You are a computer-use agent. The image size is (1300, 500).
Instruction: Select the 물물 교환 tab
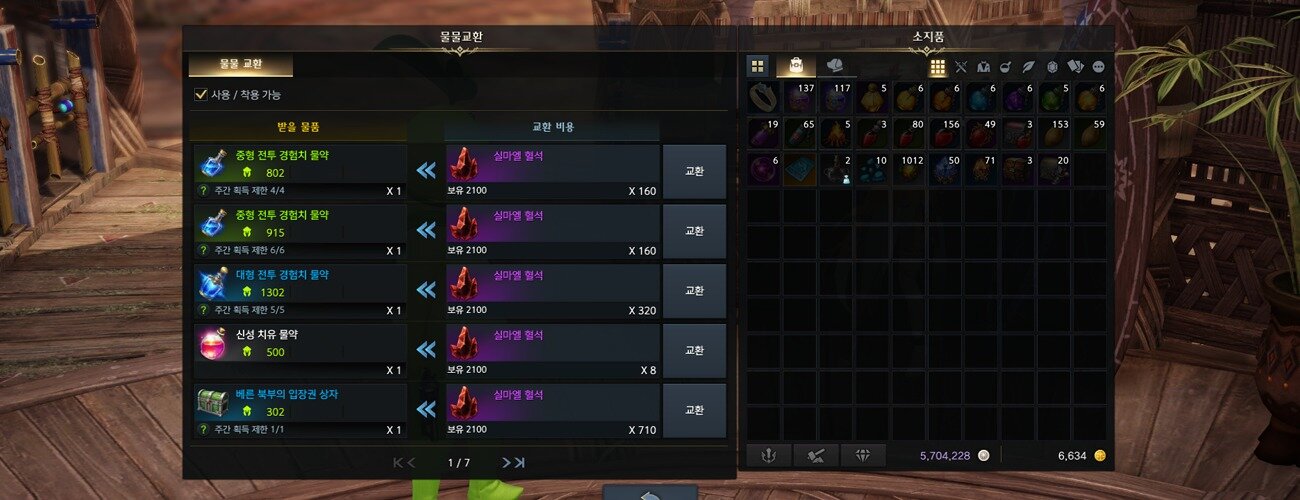[x=240, y=65]
